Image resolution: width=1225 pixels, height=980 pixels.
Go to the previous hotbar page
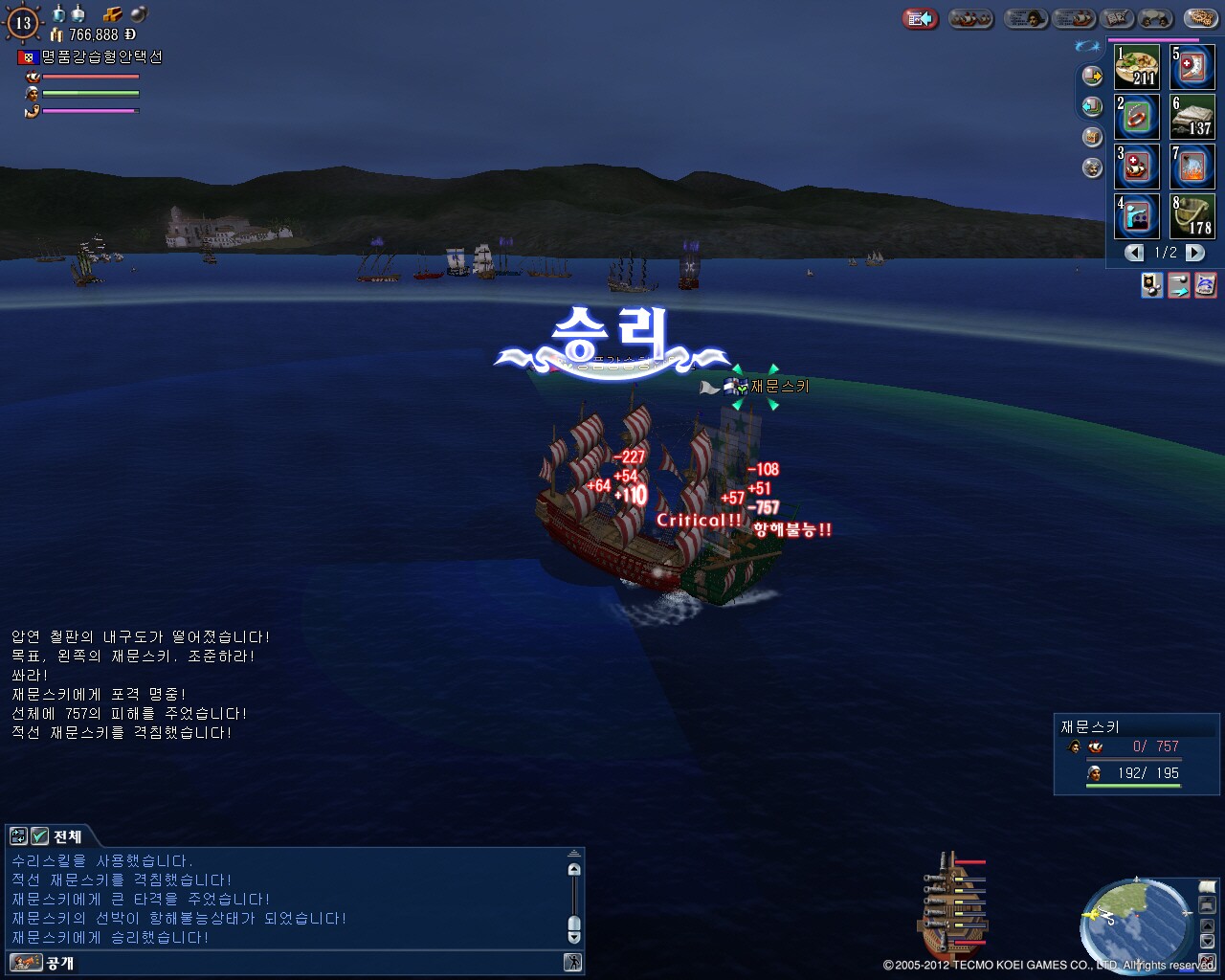point(1135,253)
